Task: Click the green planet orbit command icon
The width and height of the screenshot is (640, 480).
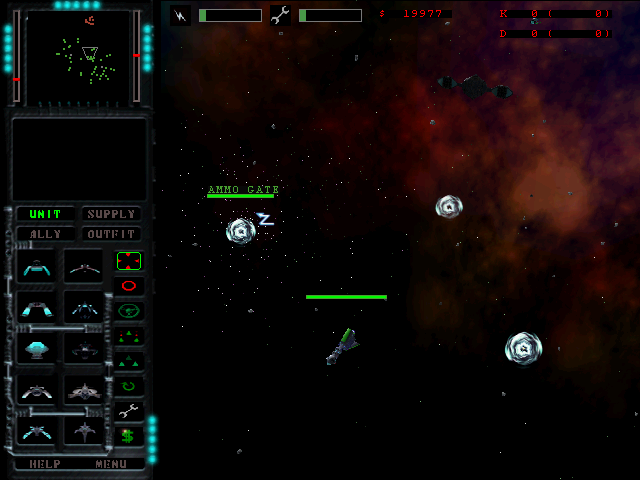Action: coord(129,311)
